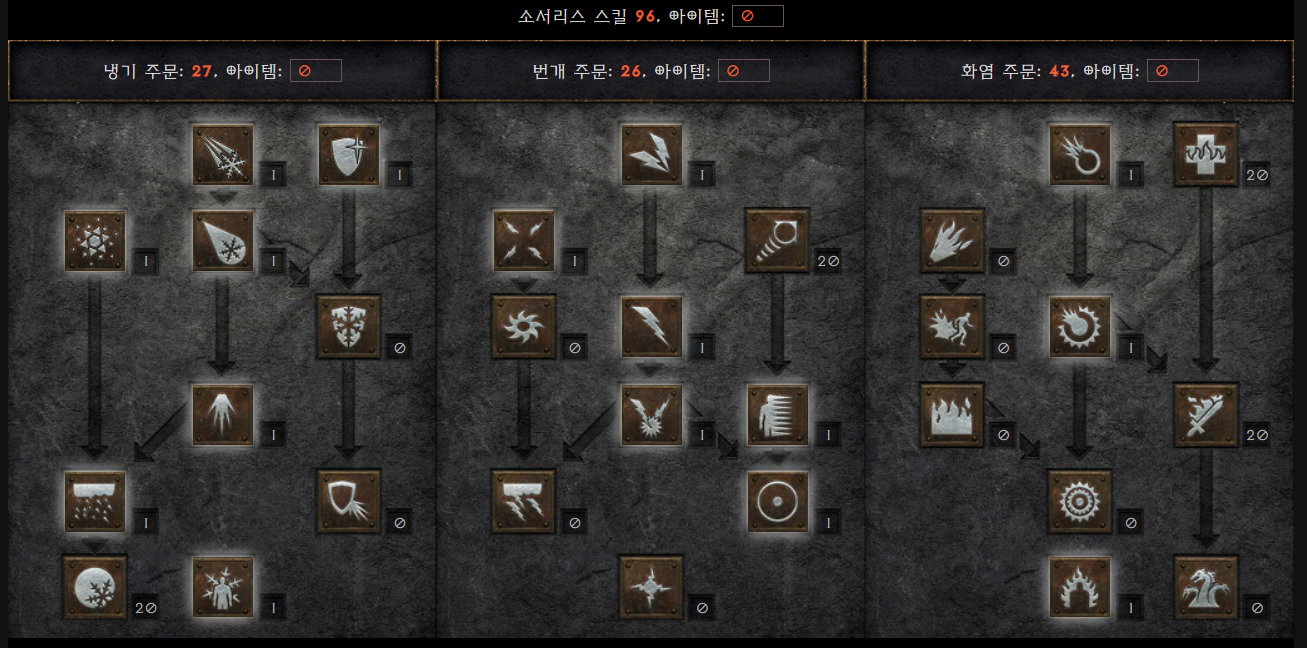1307x648 pixels.
Task: Select the Warmth skill icon
Action: click(x=1205, y=154)
